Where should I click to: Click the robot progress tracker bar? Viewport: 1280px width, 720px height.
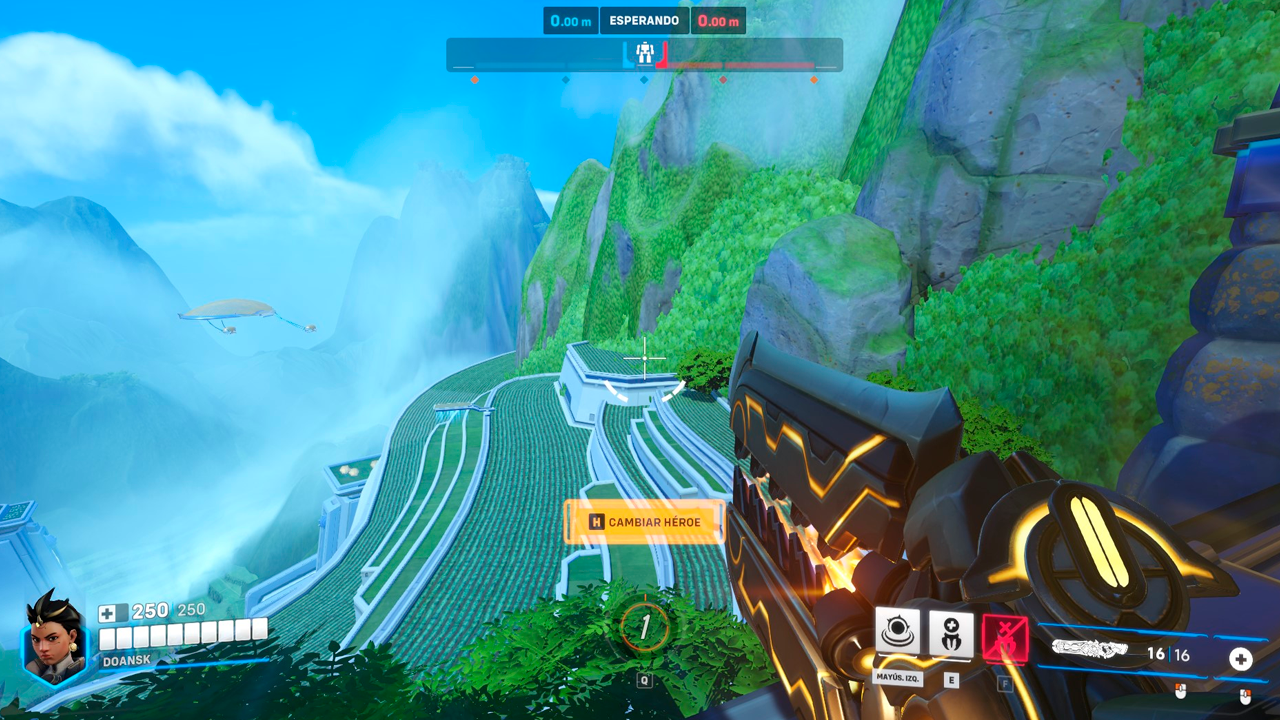tap(740, 56)
